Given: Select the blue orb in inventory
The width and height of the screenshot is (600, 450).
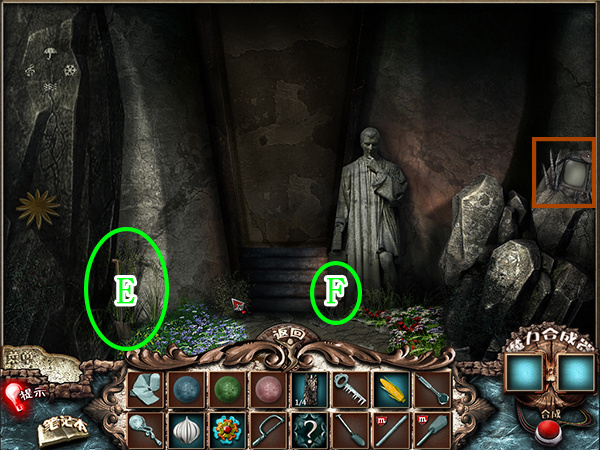Looking at the screenshot, I should (187, 387).
